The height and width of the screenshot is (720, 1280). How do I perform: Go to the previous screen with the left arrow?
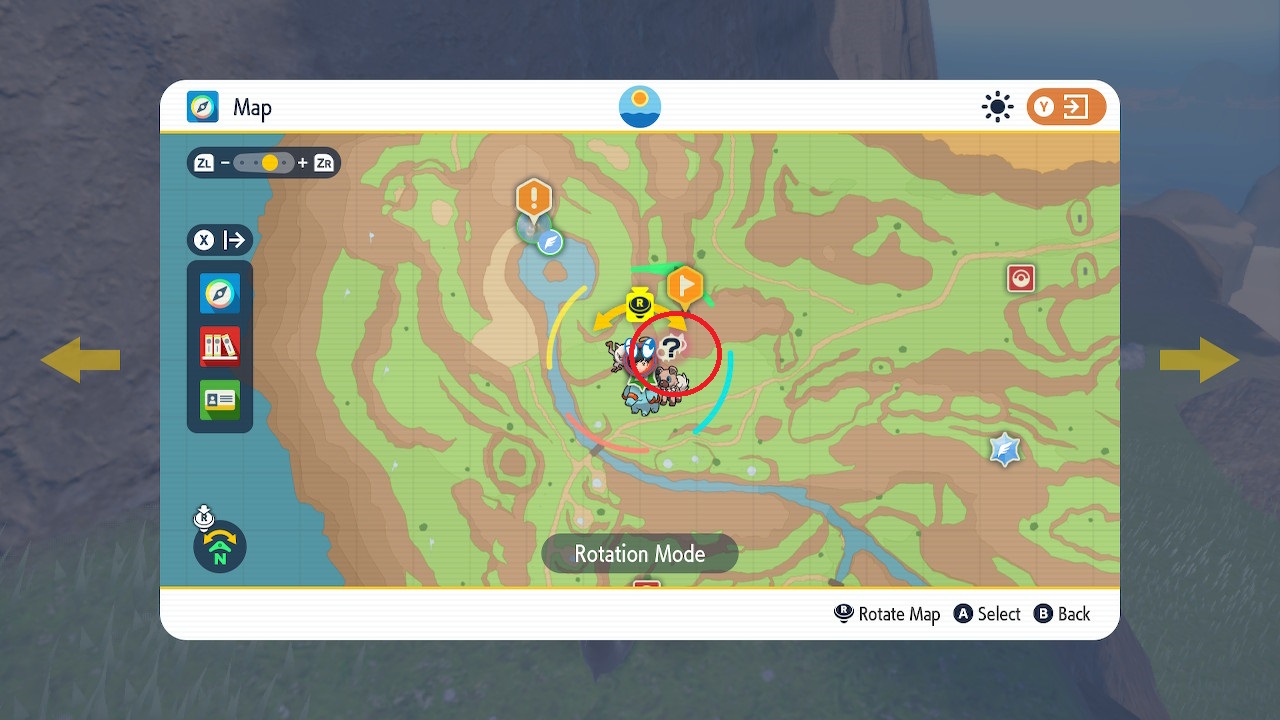click(80, 360)
